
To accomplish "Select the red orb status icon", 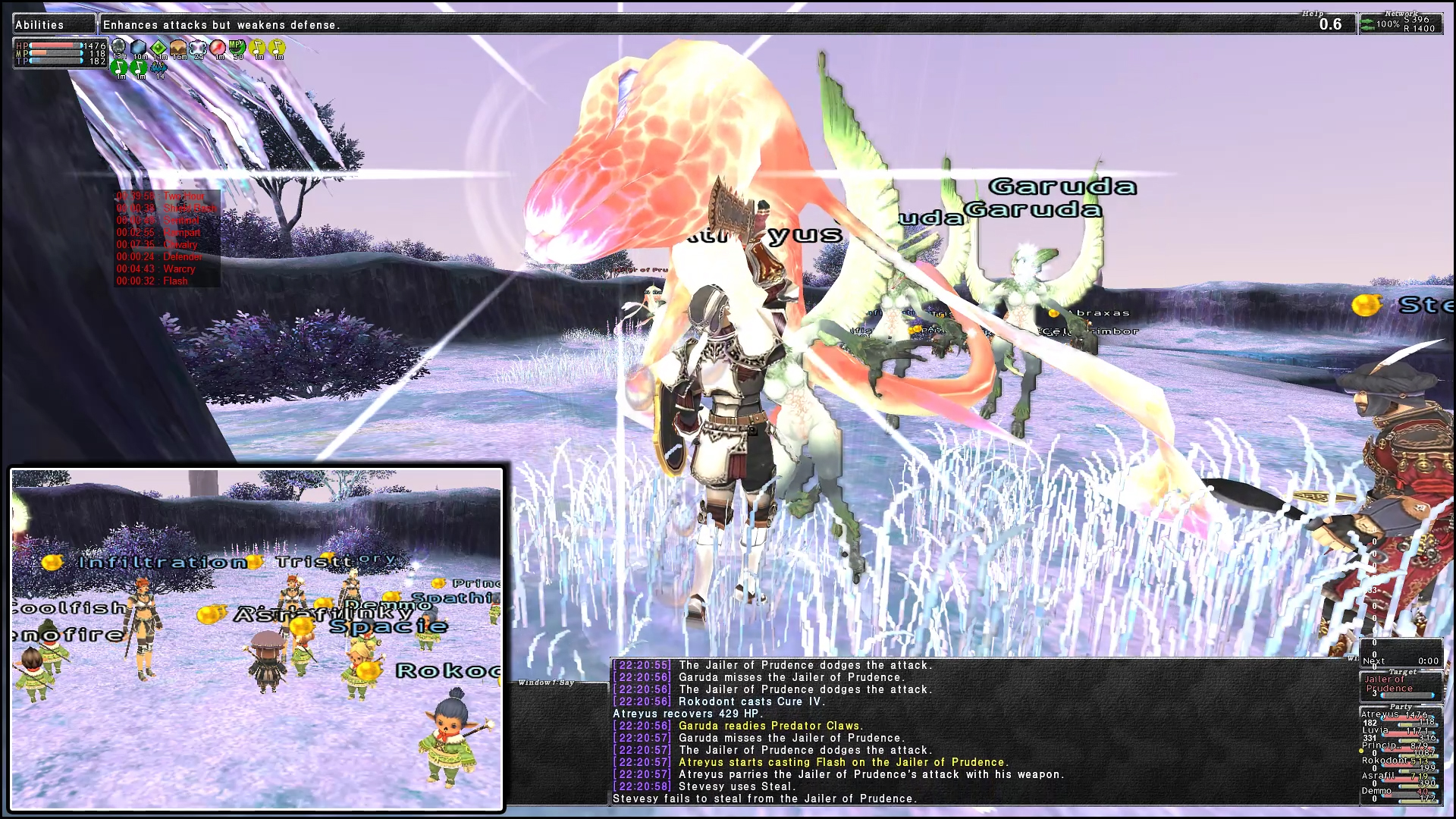I will [218, 49].
